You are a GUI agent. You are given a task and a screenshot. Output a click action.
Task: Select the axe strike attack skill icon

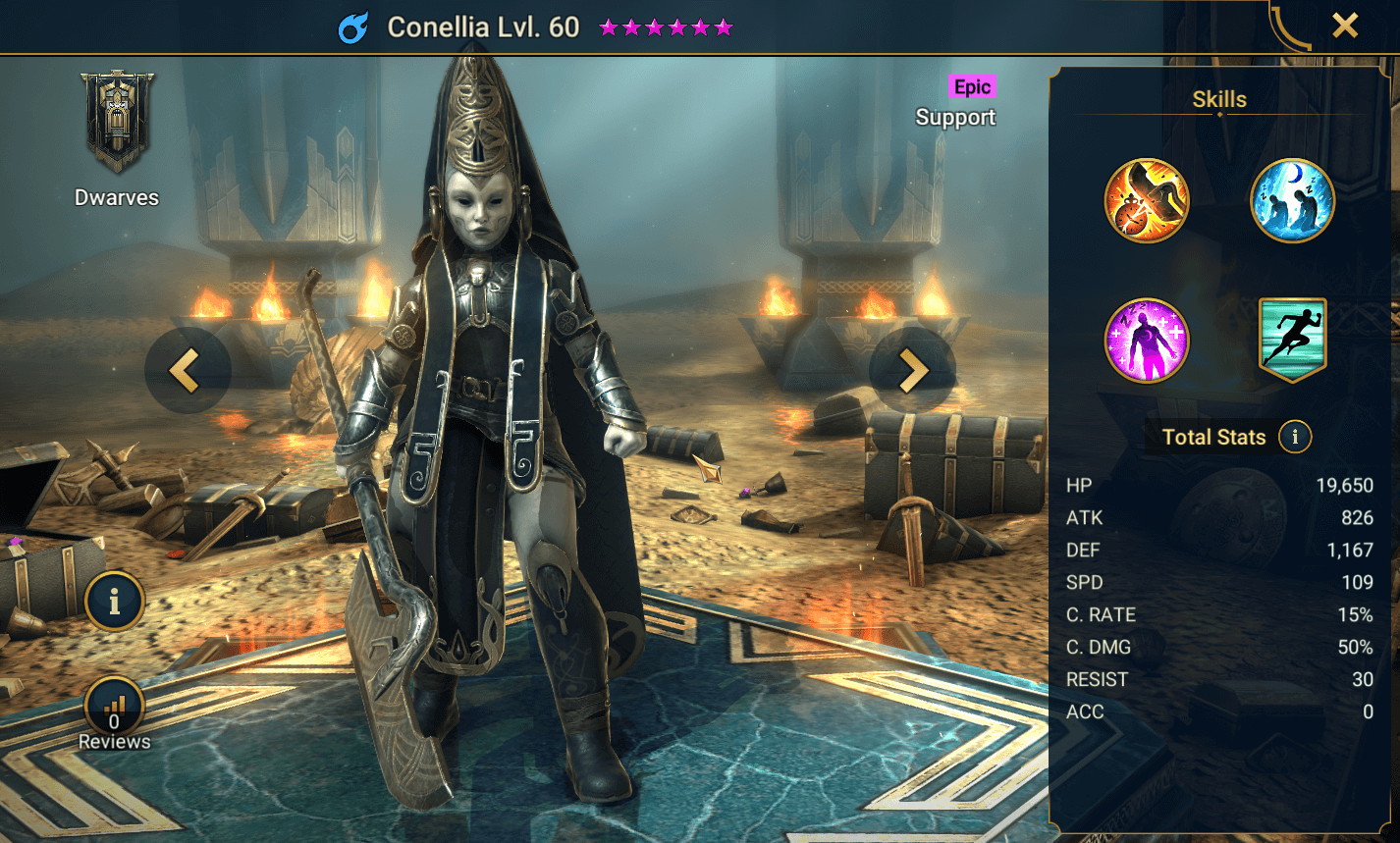pyautogui.click(x=1147, y=201)
